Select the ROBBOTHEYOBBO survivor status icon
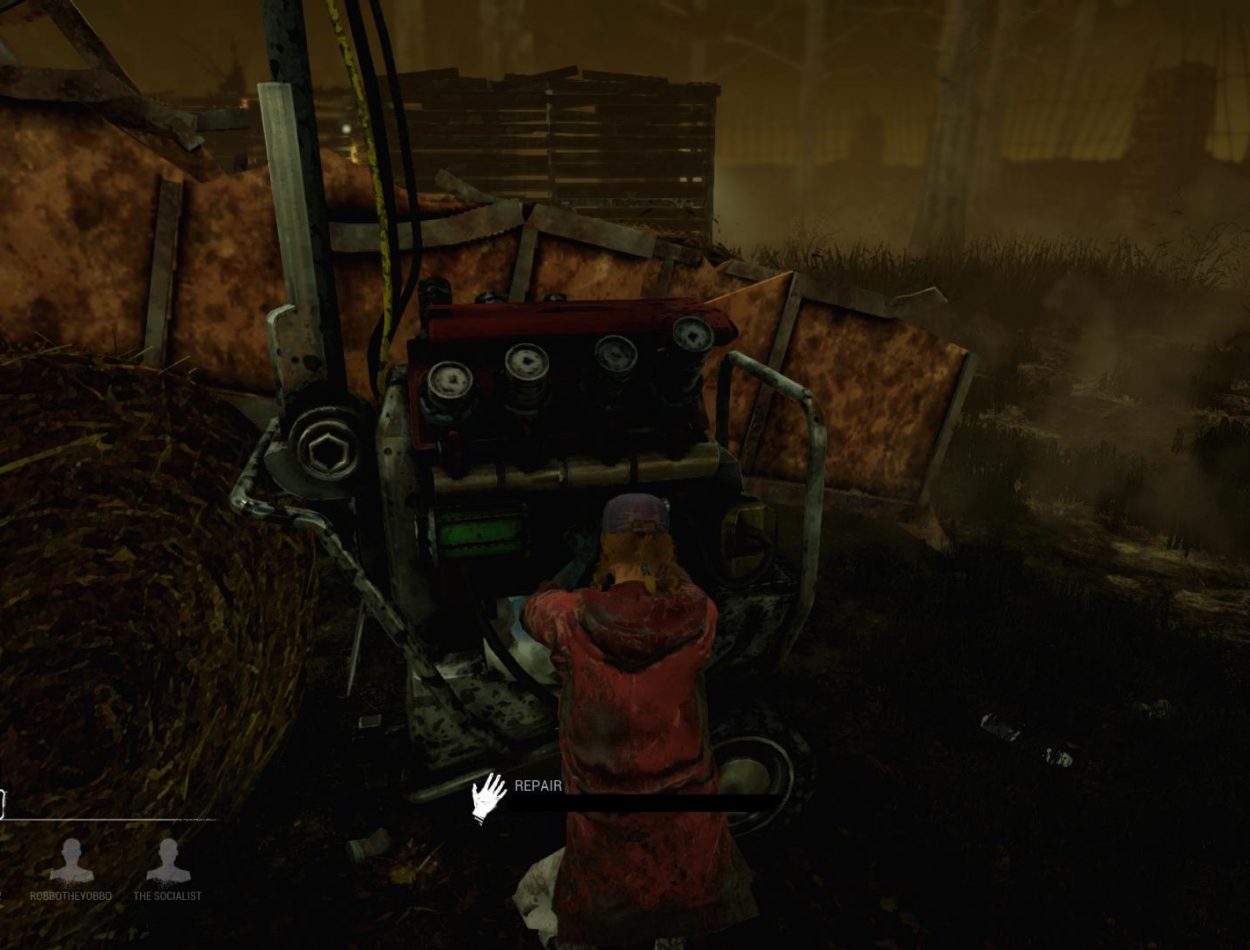This screenshot has width=1250, height=950. pos(71,861)
